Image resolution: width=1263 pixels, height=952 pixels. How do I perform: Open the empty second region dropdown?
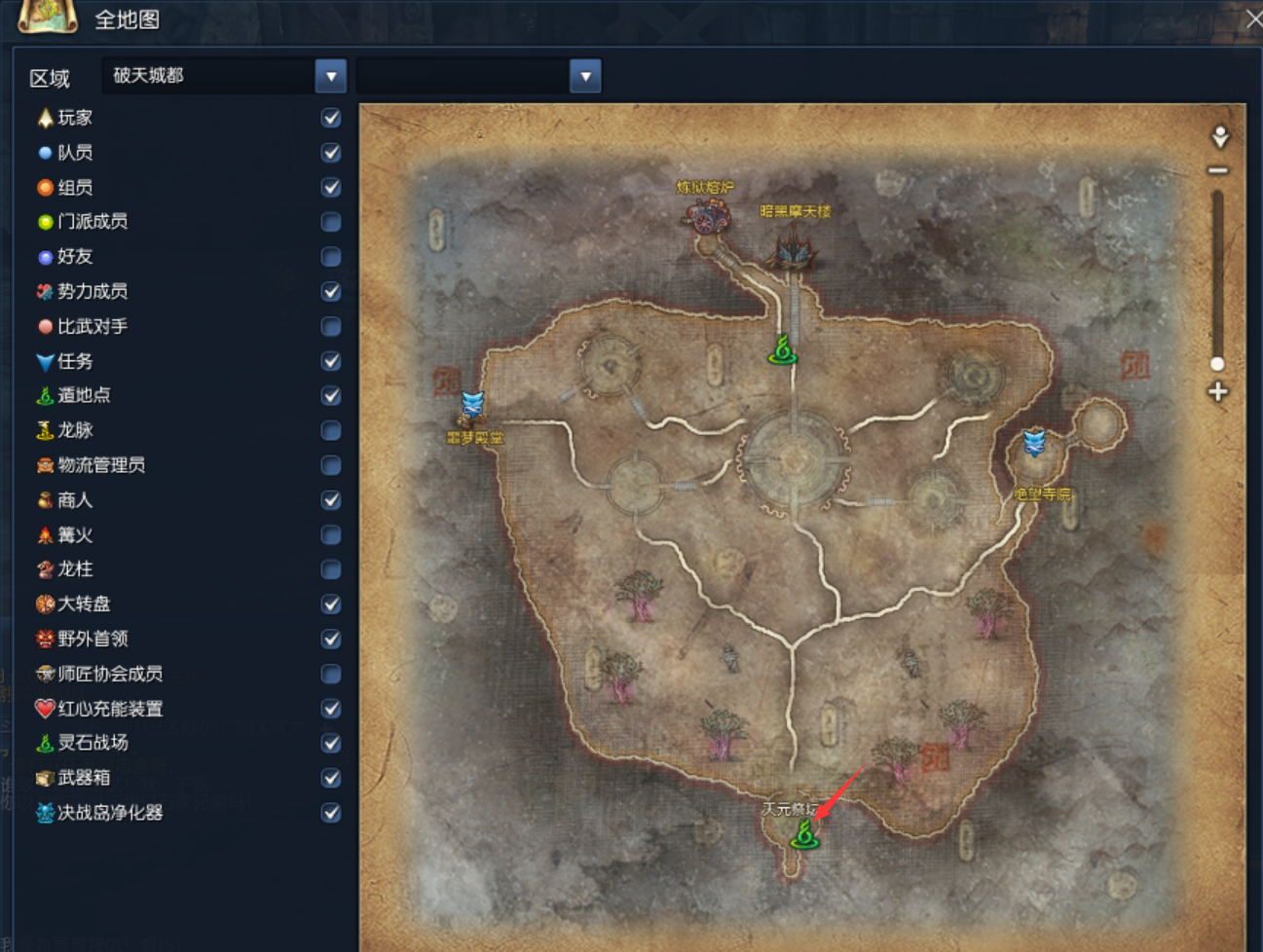coord(585,76)
